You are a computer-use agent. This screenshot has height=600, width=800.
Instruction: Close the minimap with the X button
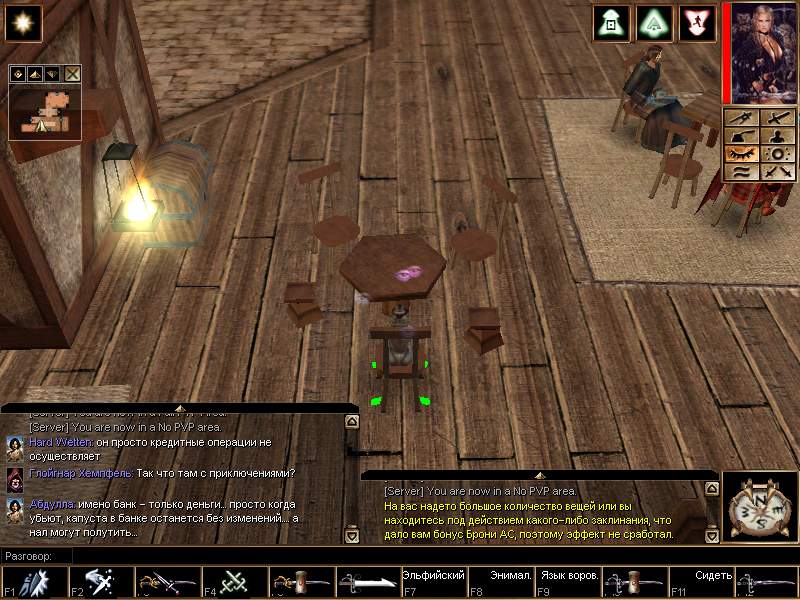(72, 73)
